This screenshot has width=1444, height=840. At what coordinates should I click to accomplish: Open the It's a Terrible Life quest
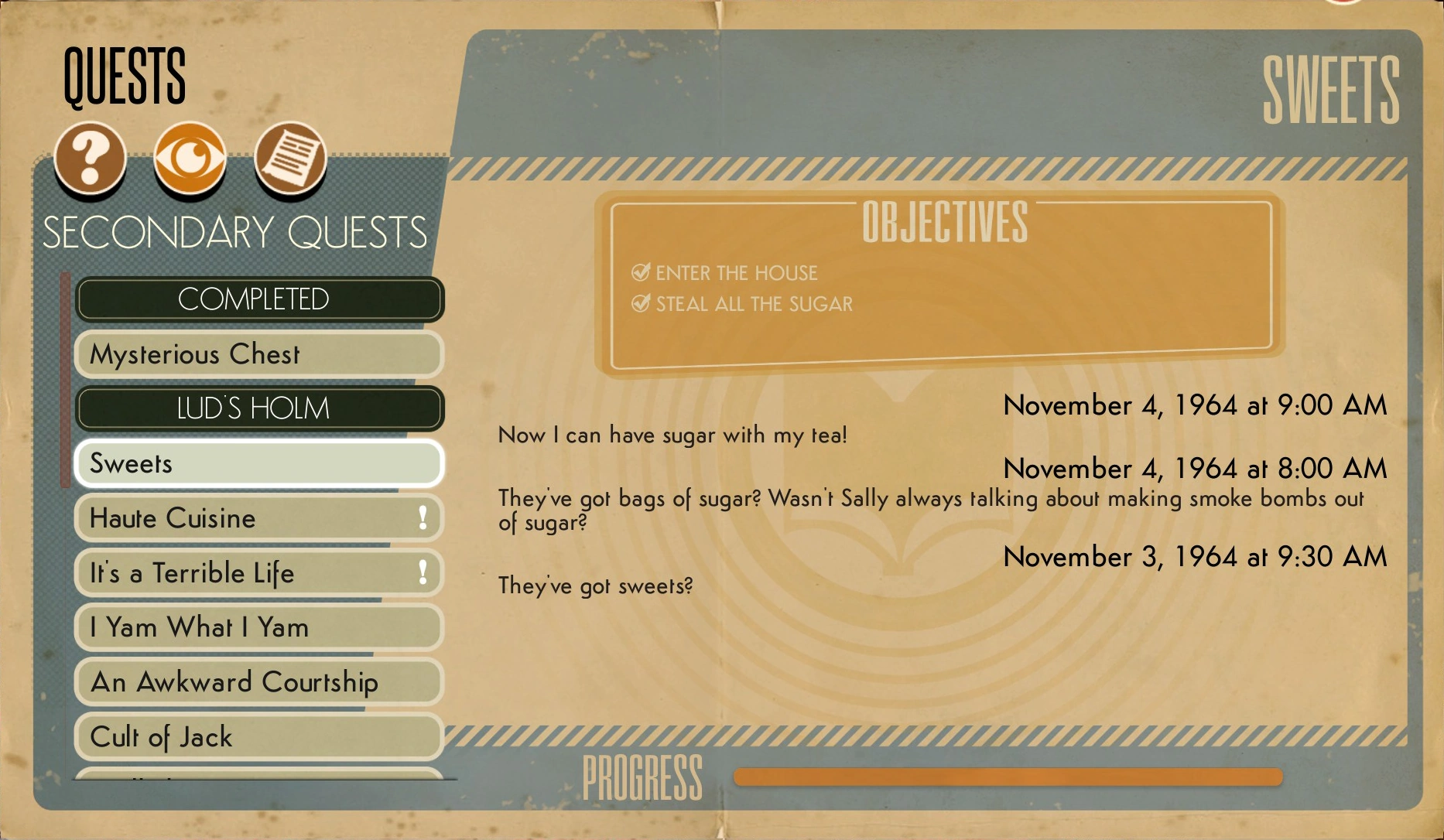[x=232, y=573]
